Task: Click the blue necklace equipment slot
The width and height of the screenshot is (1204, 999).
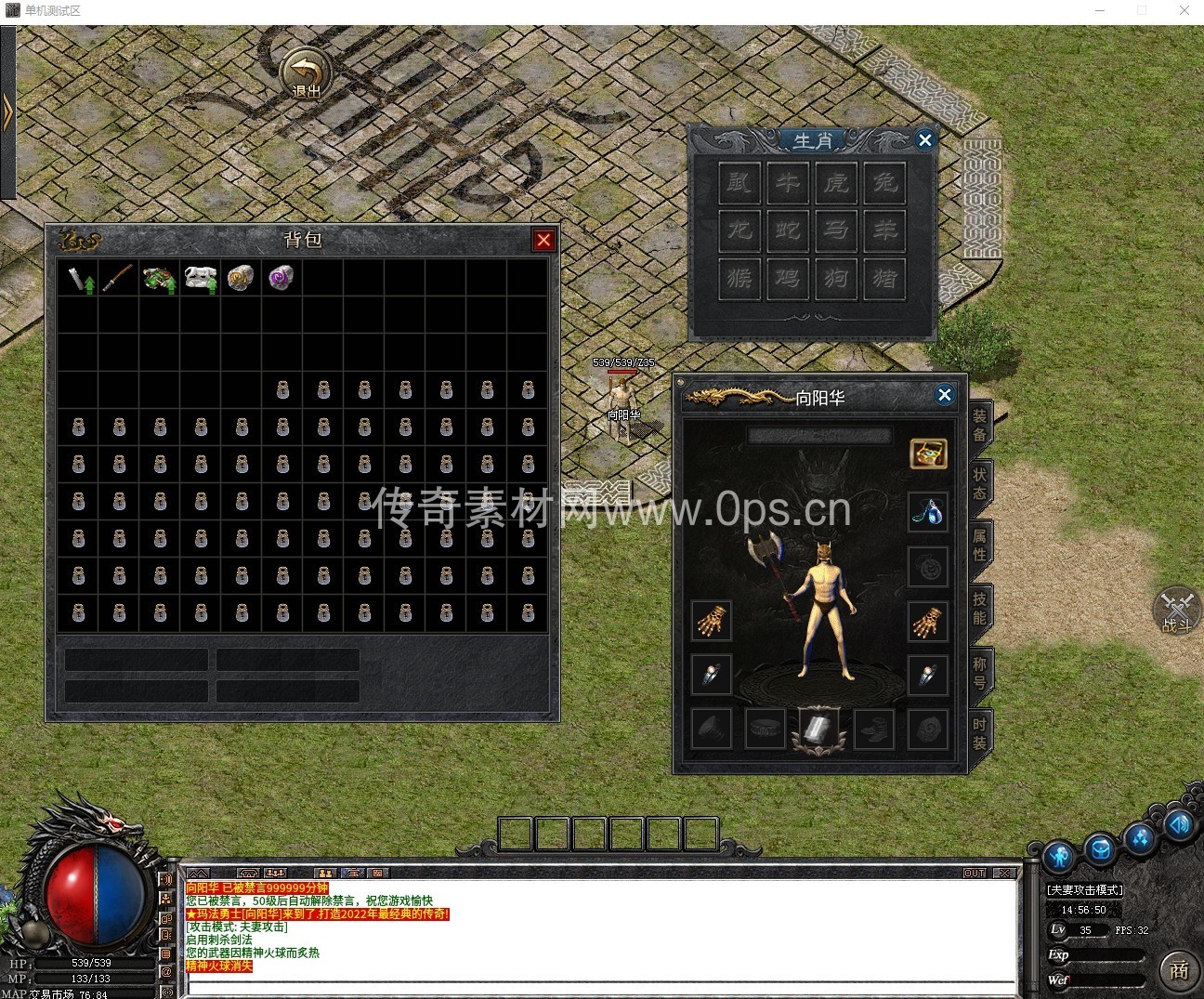Action: point(927,512)
